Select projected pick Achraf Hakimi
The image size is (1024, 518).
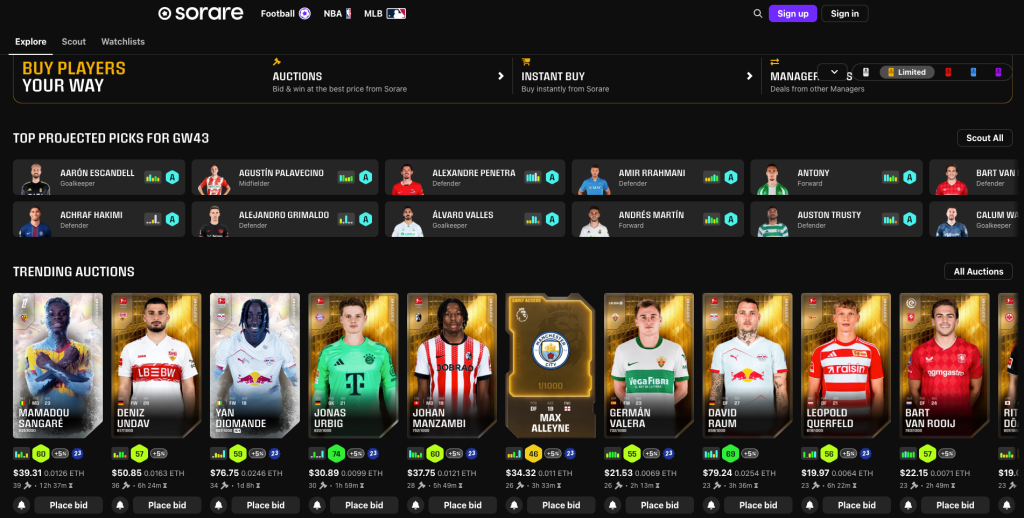click(100, 219)
